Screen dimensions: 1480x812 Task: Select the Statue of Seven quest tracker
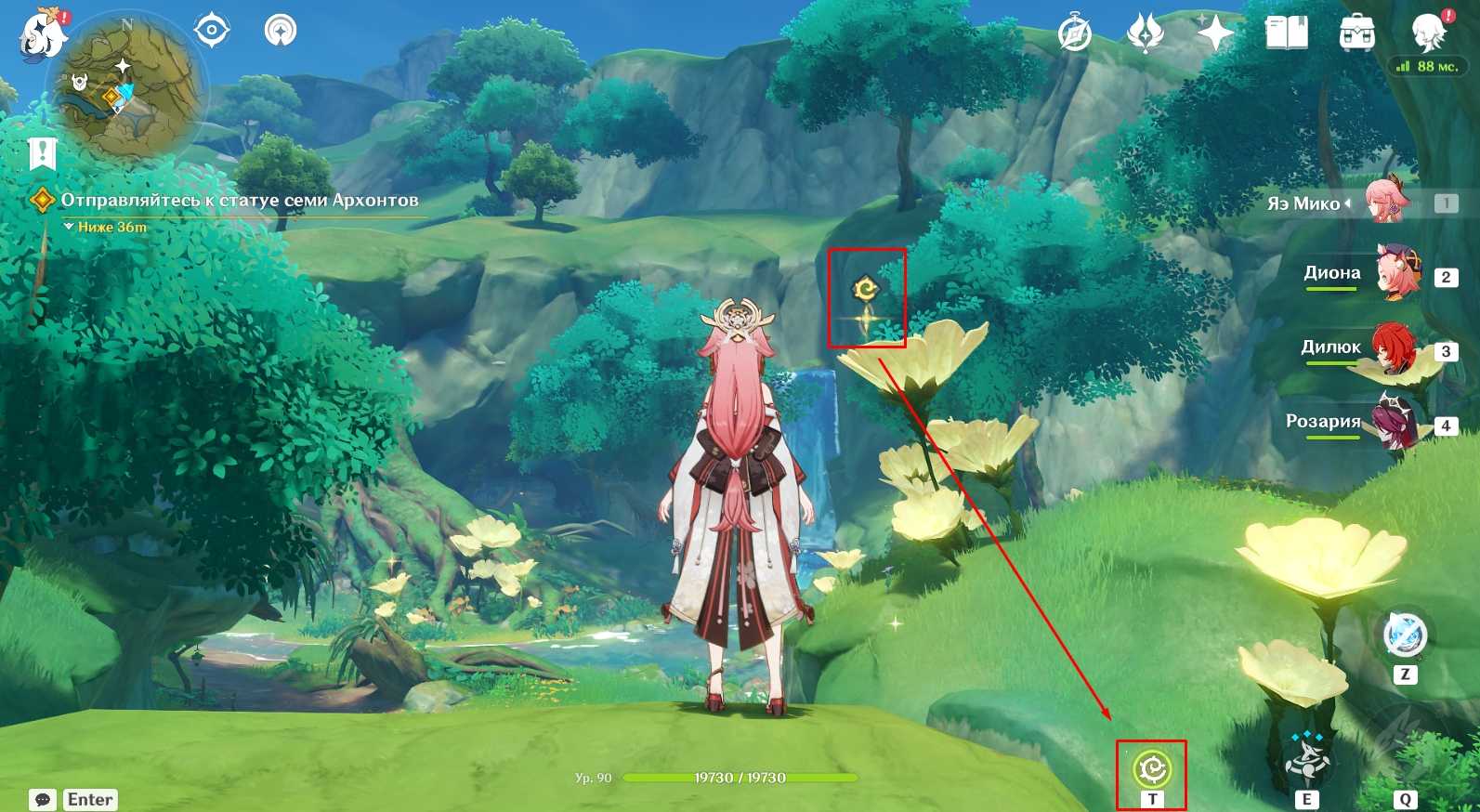point(239,201)
